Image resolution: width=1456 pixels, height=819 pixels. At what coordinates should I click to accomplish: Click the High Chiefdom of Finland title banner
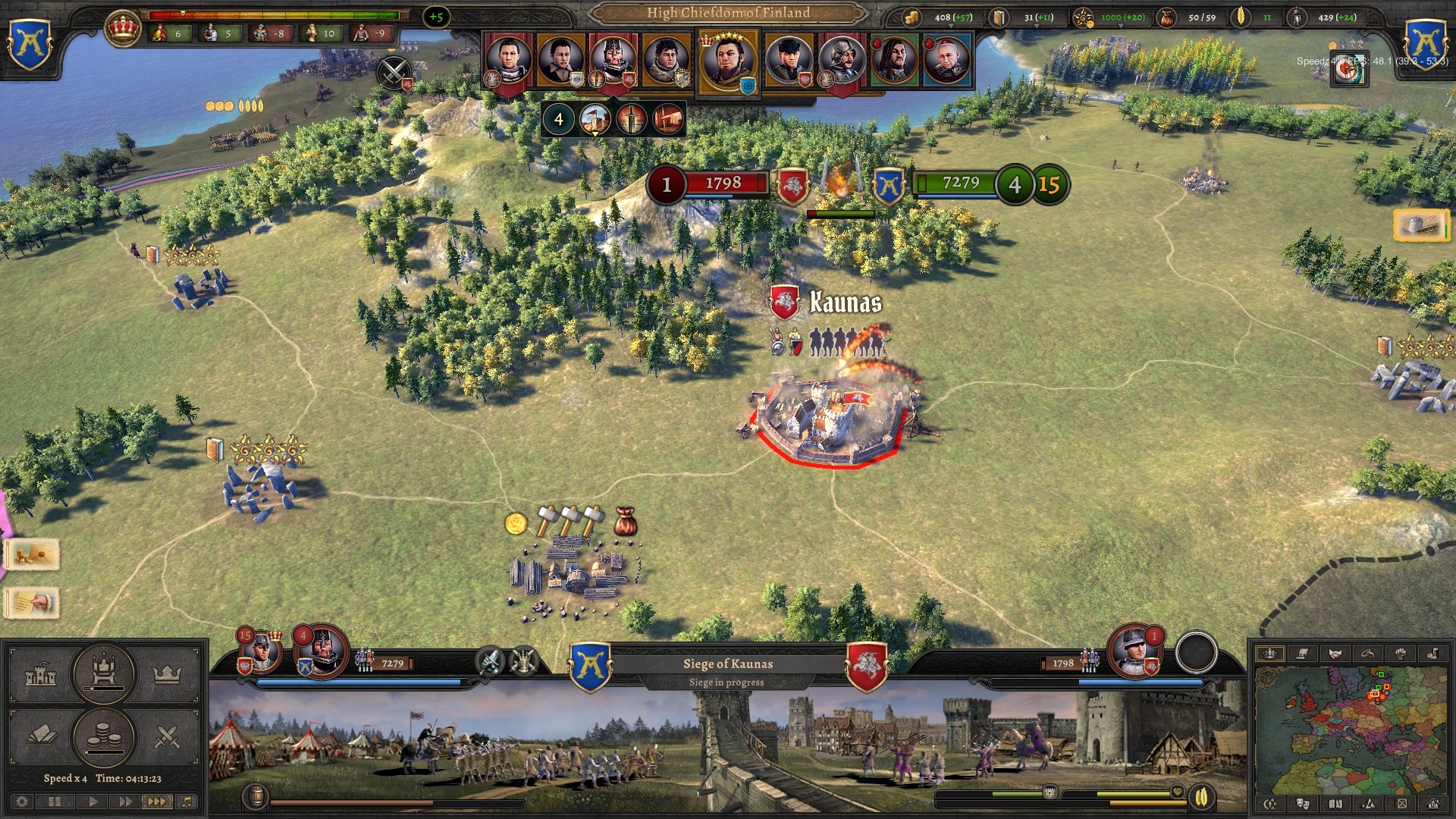pyautogui.click(x=728, y=13)
